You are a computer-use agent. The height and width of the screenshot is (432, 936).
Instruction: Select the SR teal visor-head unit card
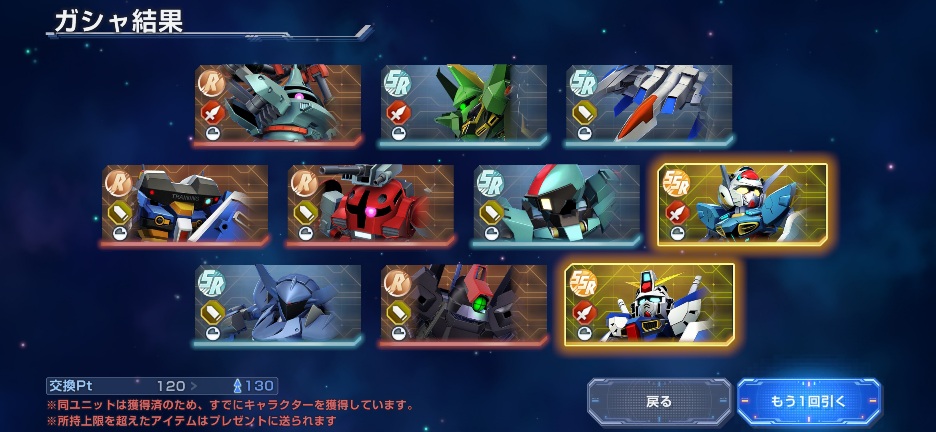(557, 204)
